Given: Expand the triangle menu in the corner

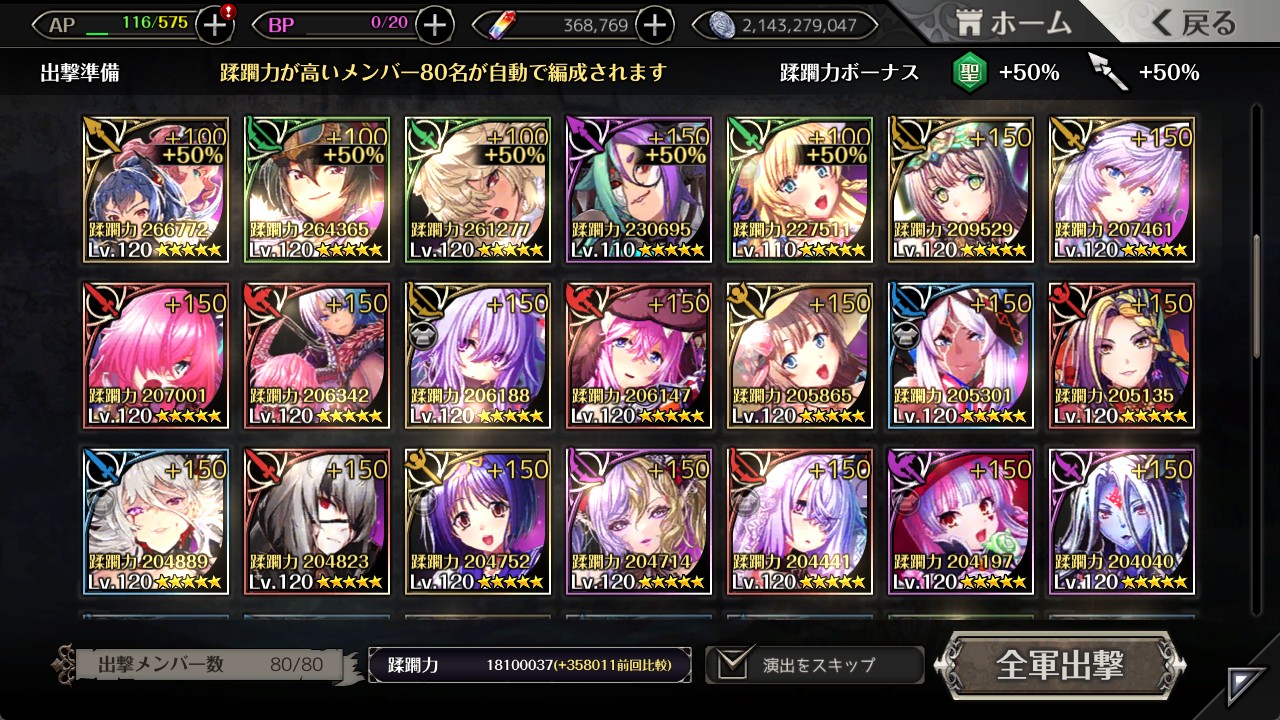Looking at the screenshot, I should click(1247, 686).
